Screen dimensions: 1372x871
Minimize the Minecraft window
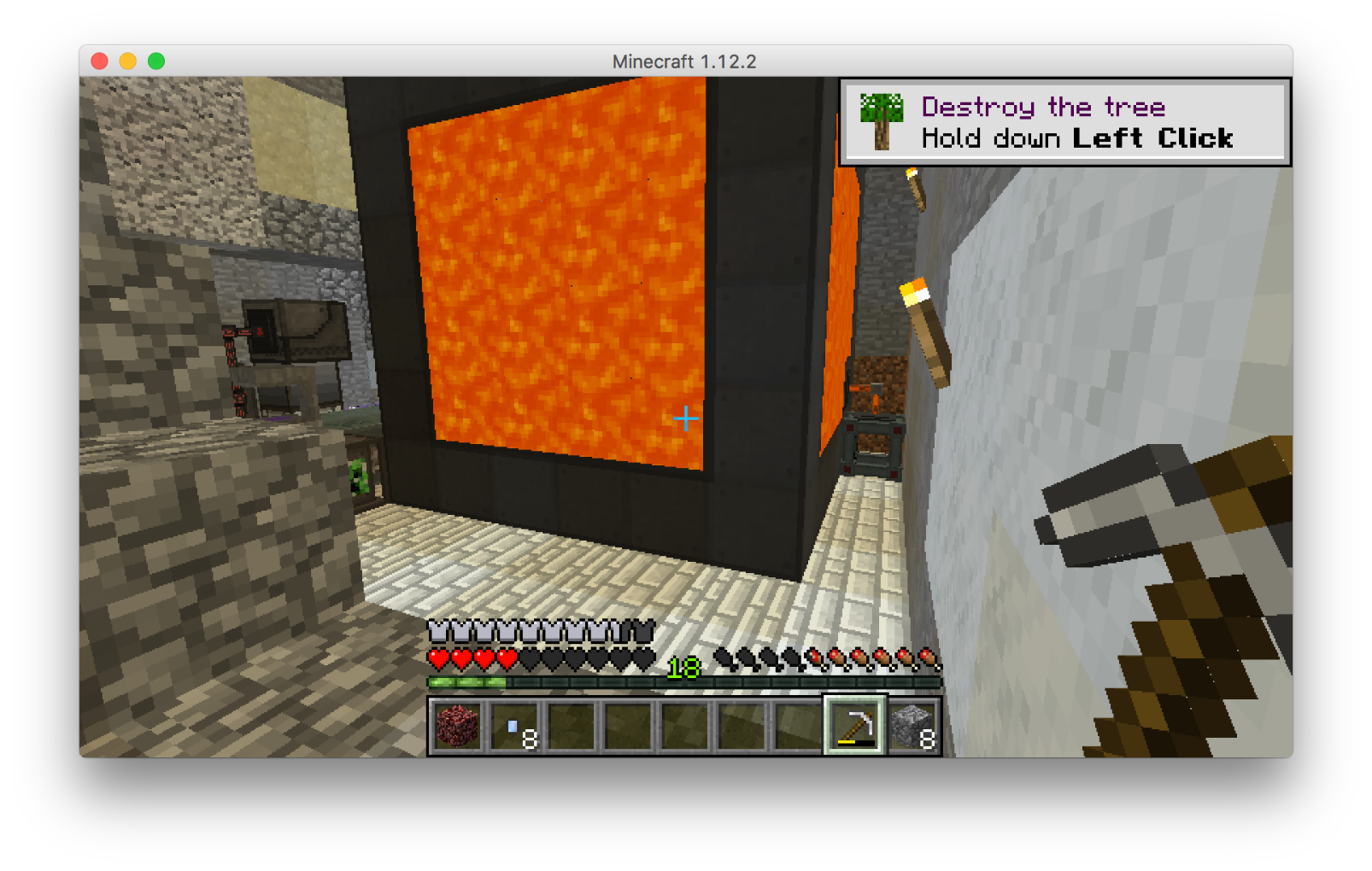pos(128,61)
